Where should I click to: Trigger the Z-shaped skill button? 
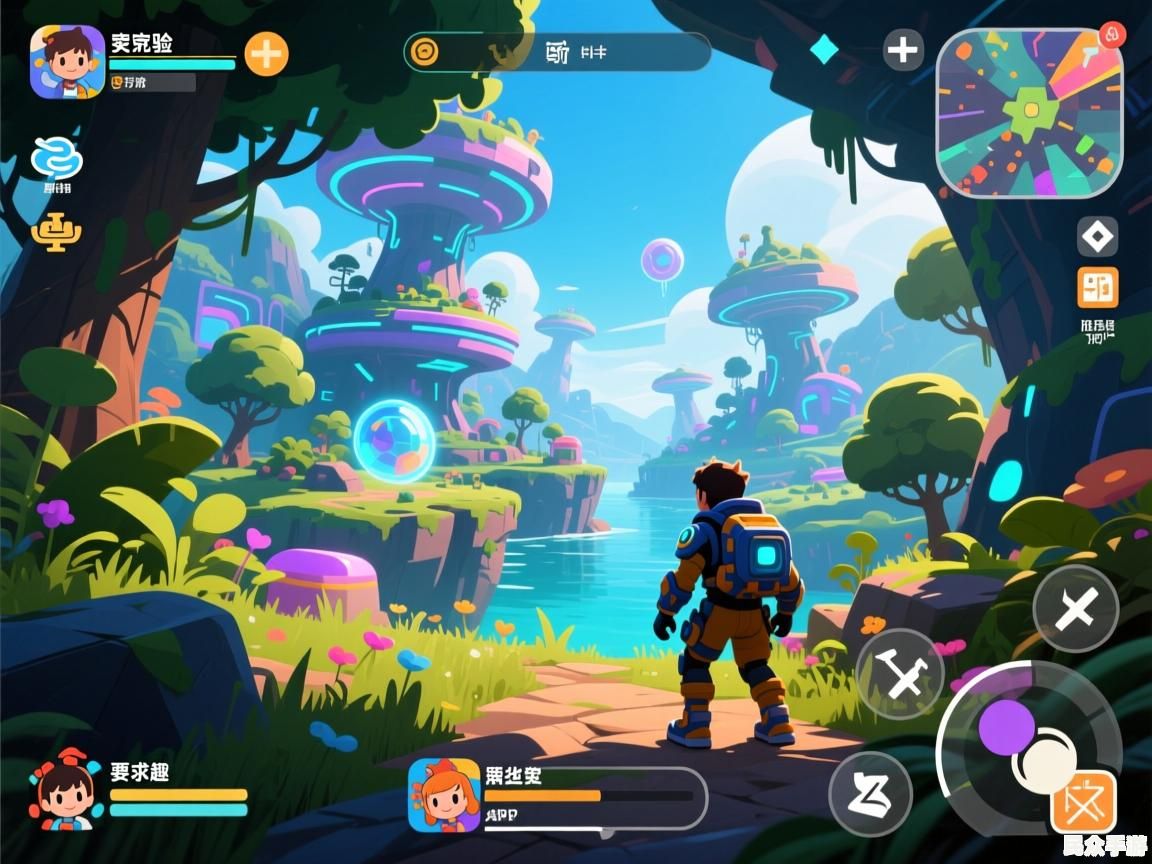tap(870, 793)
